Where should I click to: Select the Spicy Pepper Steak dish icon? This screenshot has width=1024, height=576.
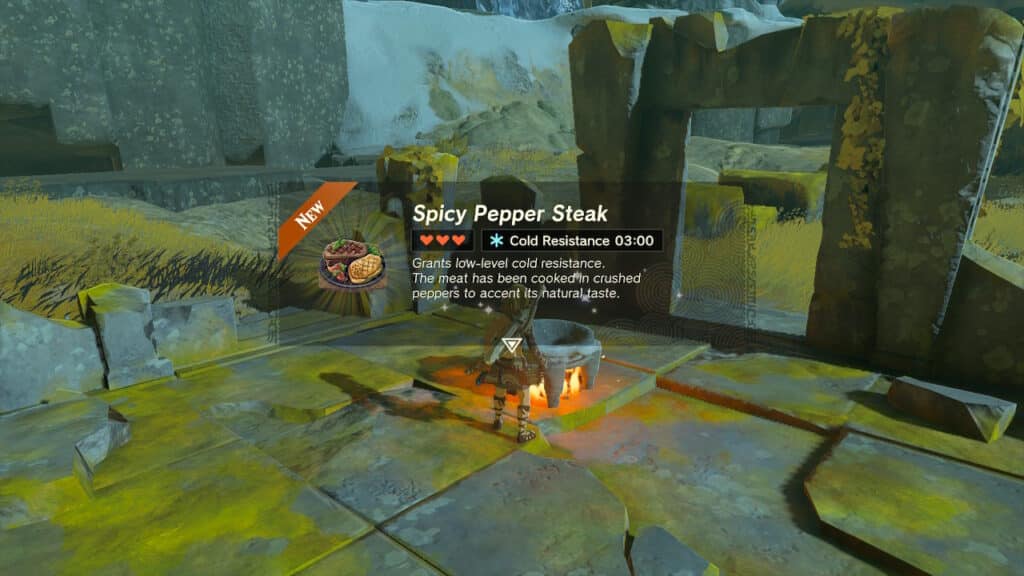[x=352, y=264]
